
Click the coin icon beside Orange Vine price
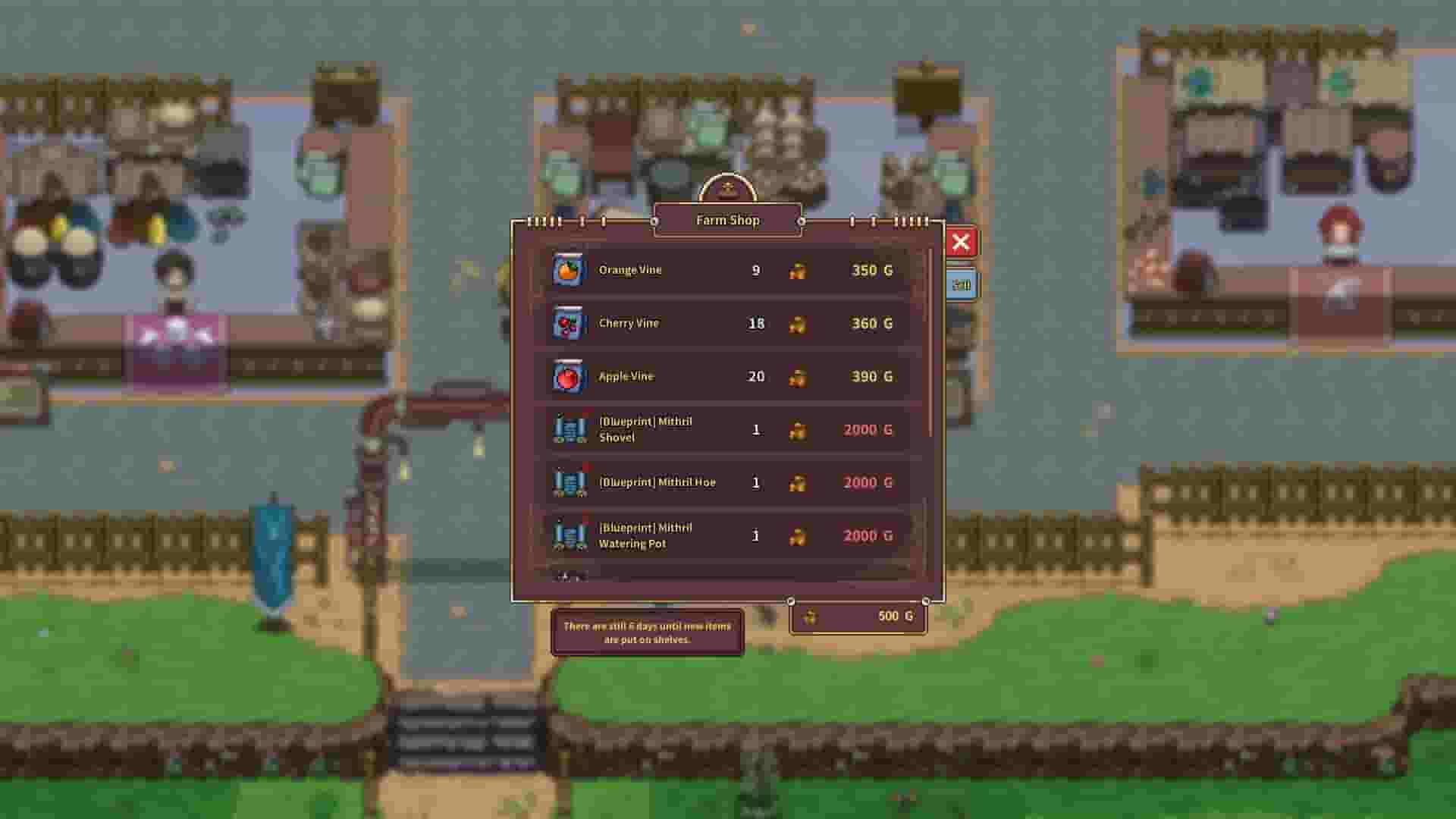799,269
